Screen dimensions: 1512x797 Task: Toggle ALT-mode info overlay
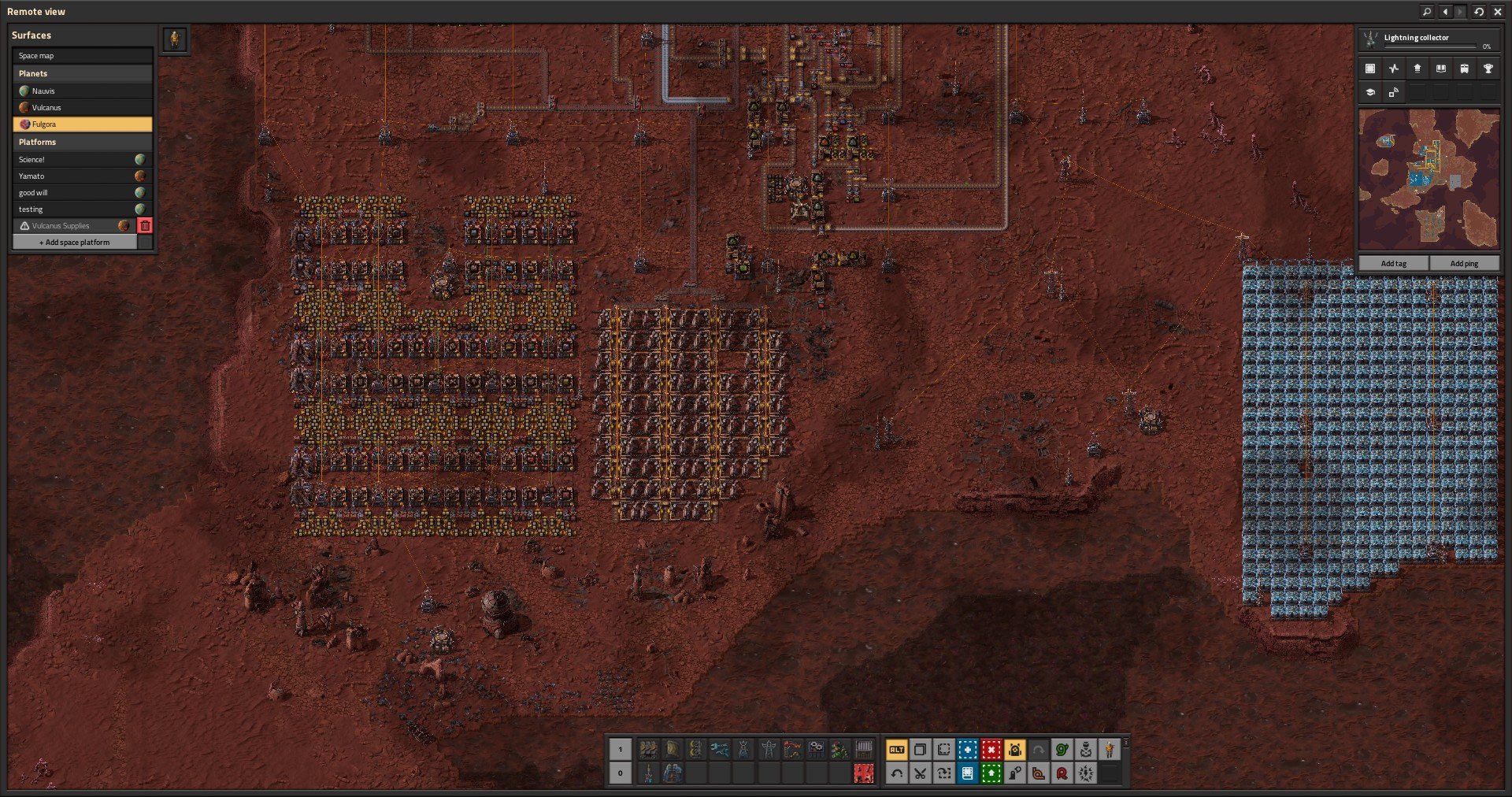[x=896, y=750]
